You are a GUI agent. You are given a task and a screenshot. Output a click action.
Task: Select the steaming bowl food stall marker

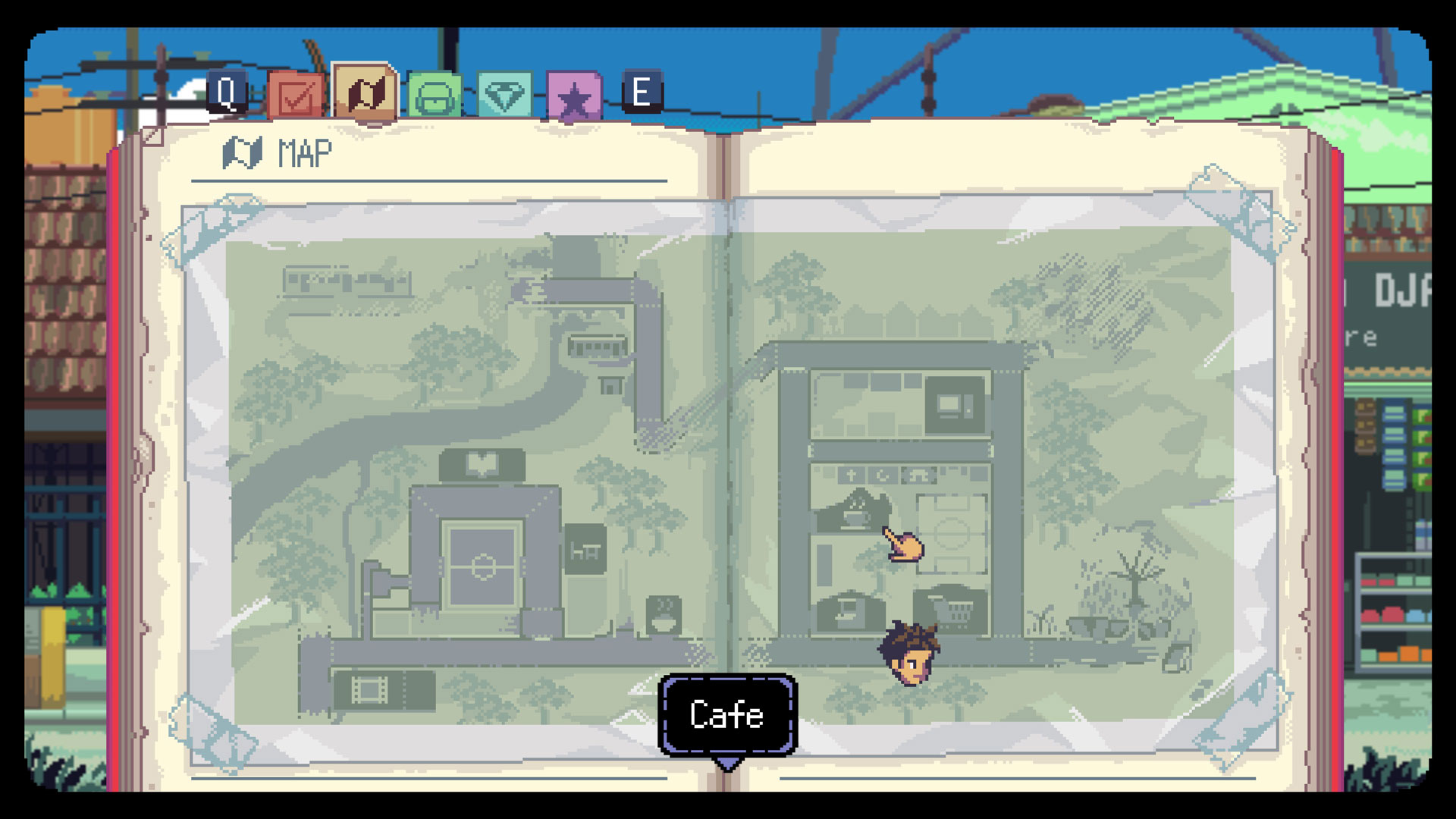[664, 614]
